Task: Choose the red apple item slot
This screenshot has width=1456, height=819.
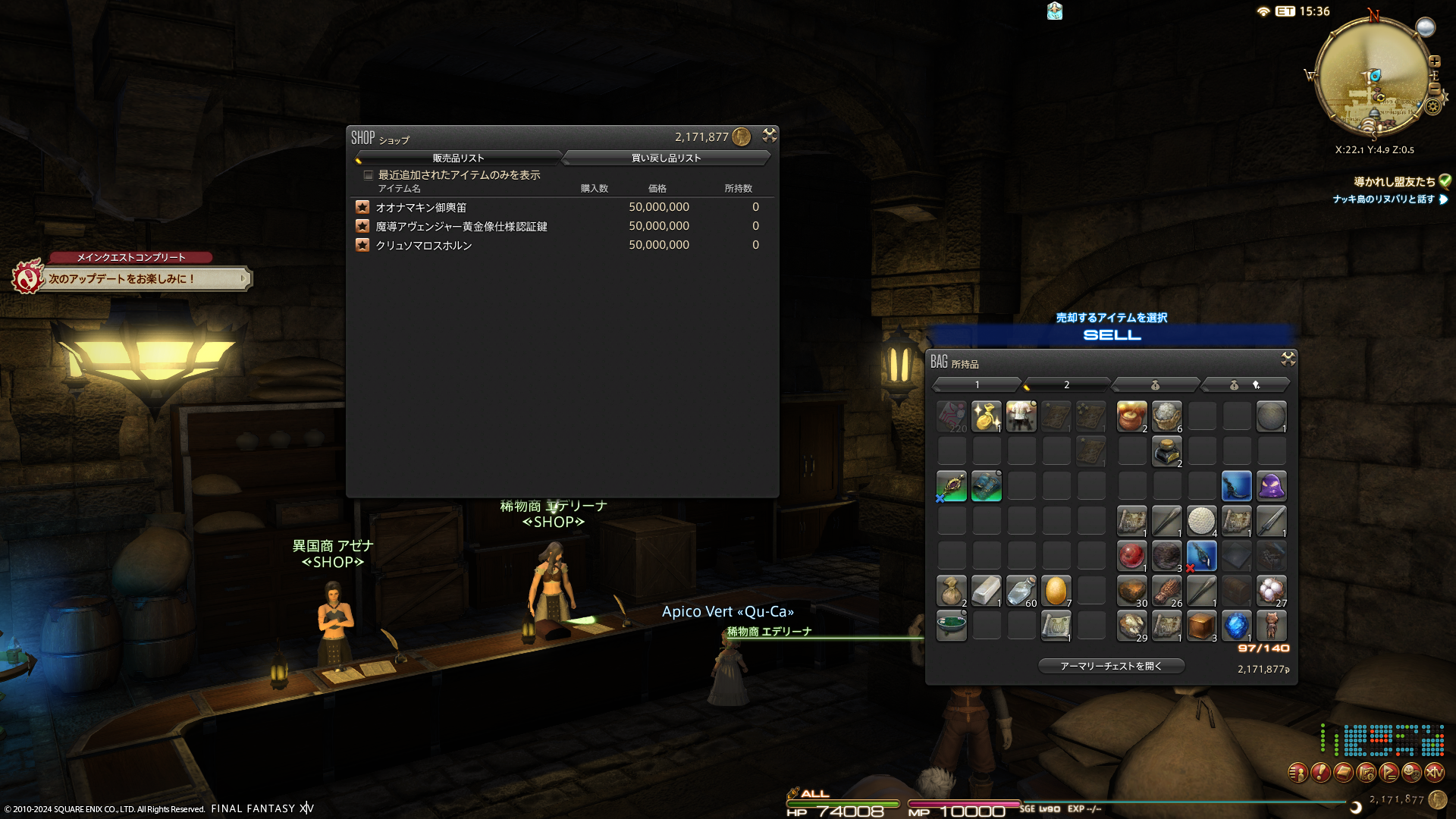Action: [x=1131, y=556]
